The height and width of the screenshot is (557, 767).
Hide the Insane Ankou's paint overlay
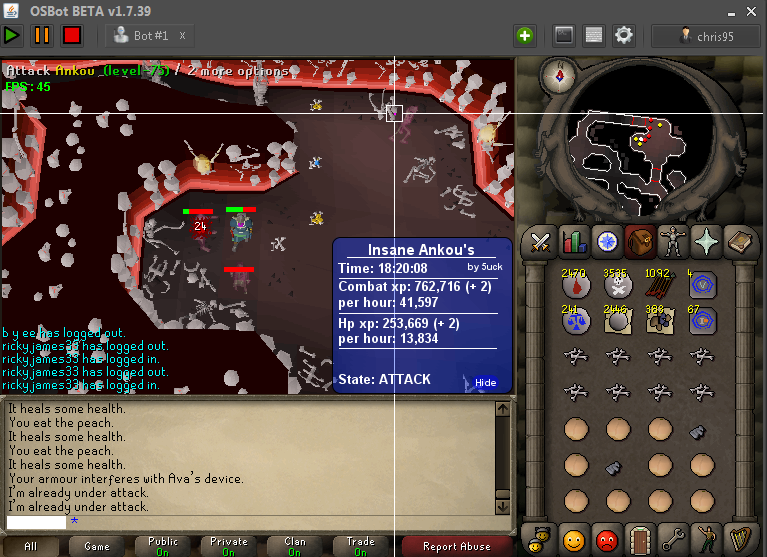[485, 383]
